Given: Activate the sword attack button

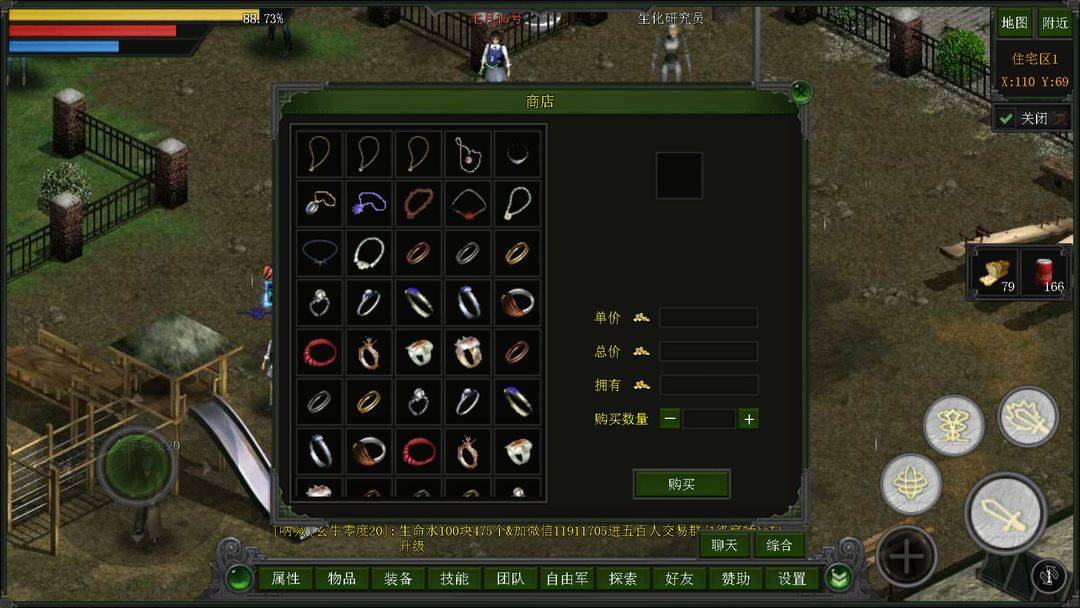Looking at the screenshot, I should (x=1005, y=514).
